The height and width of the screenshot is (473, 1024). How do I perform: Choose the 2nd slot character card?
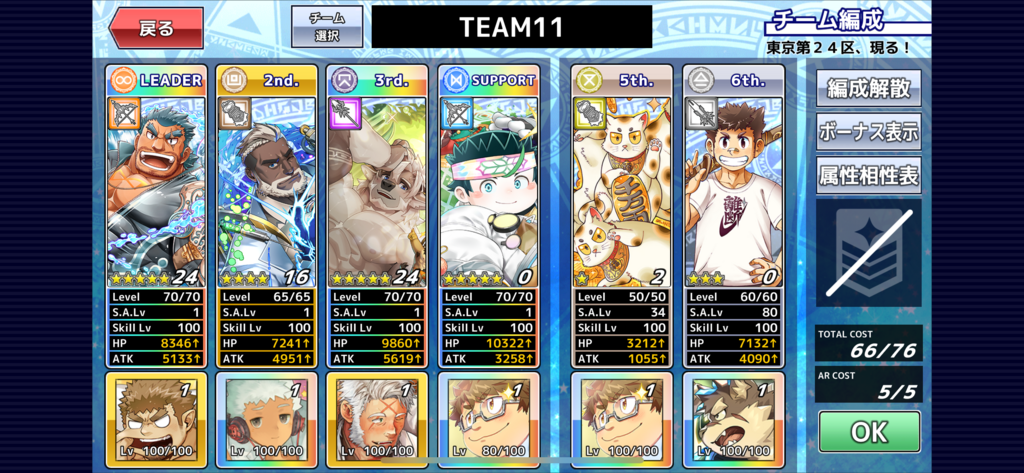[266, 190]
